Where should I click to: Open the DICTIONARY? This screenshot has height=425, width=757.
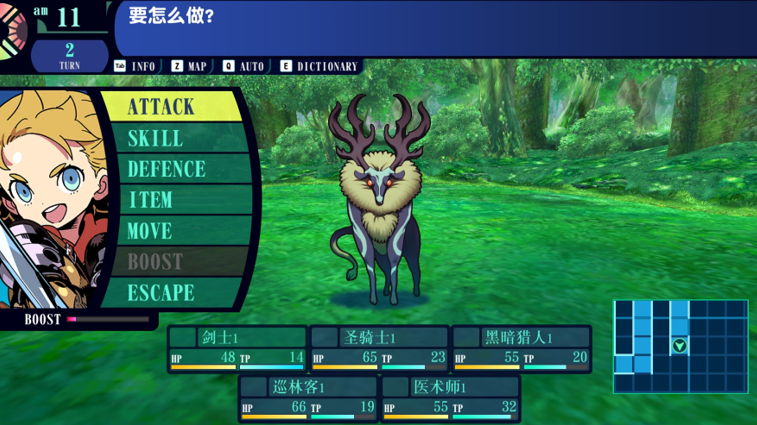(319, 66)
